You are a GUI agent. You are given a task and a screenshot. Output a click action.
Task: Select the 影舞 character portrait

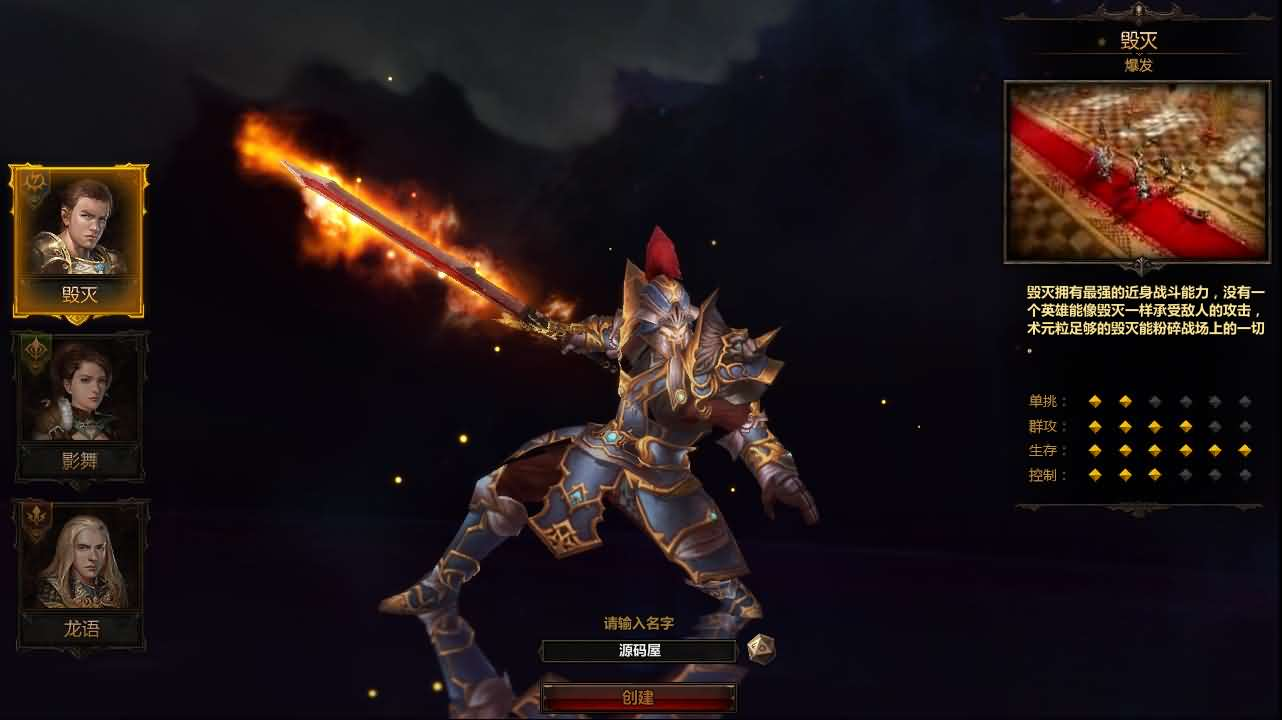click(80, 403)
